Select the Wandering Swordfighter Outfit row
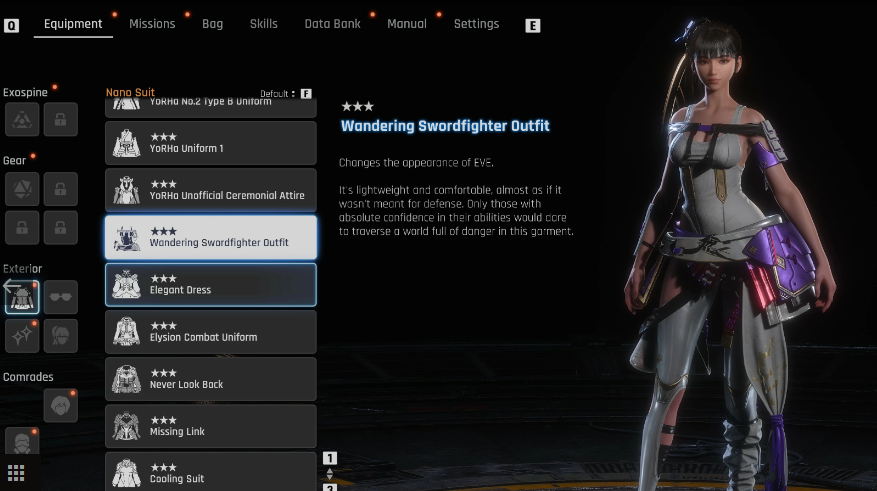Screen dimensions: 877x491 (211, 237)
